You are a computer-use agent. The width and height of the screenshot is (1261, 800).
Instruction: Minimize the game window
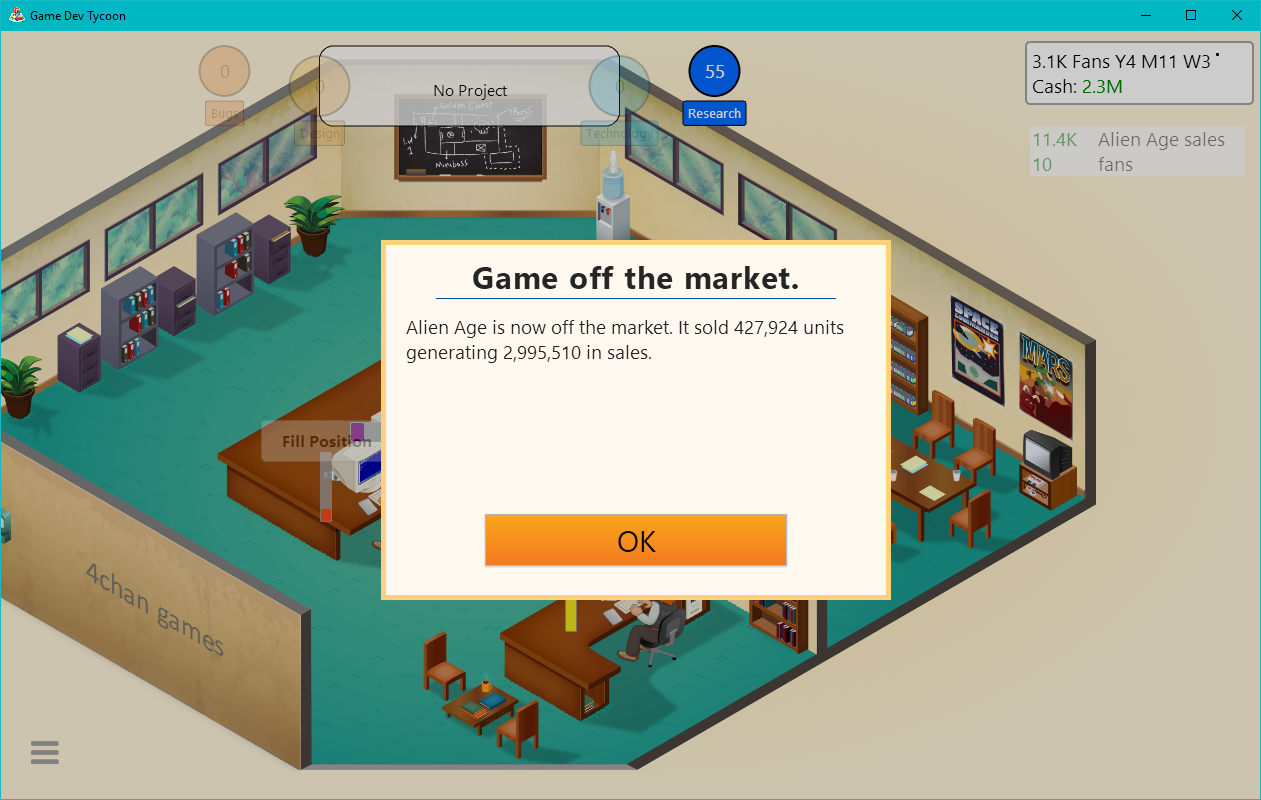(1145, 15)
